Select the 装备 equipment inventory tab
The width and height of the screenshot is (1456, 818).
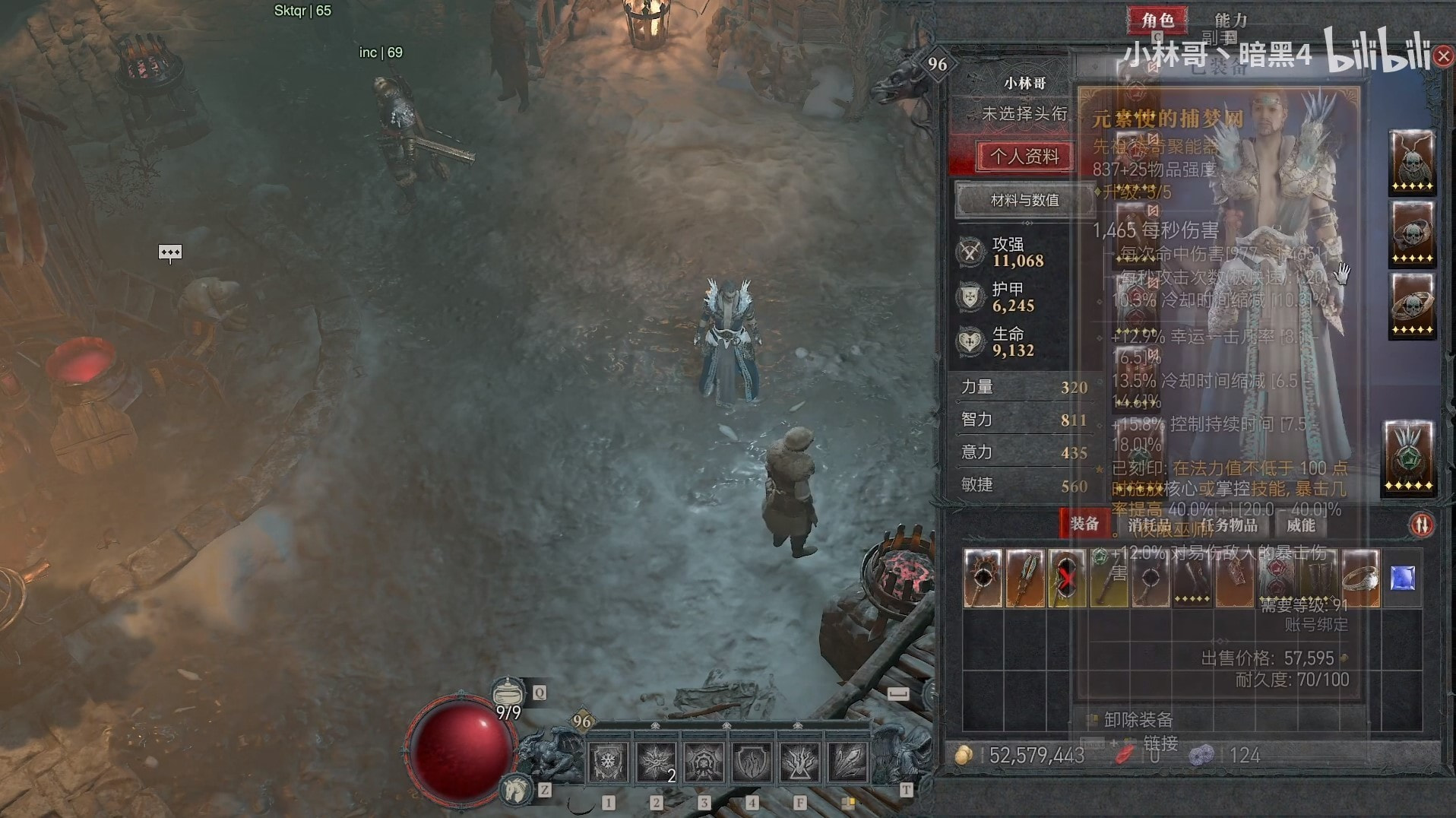click(1084, 524)
